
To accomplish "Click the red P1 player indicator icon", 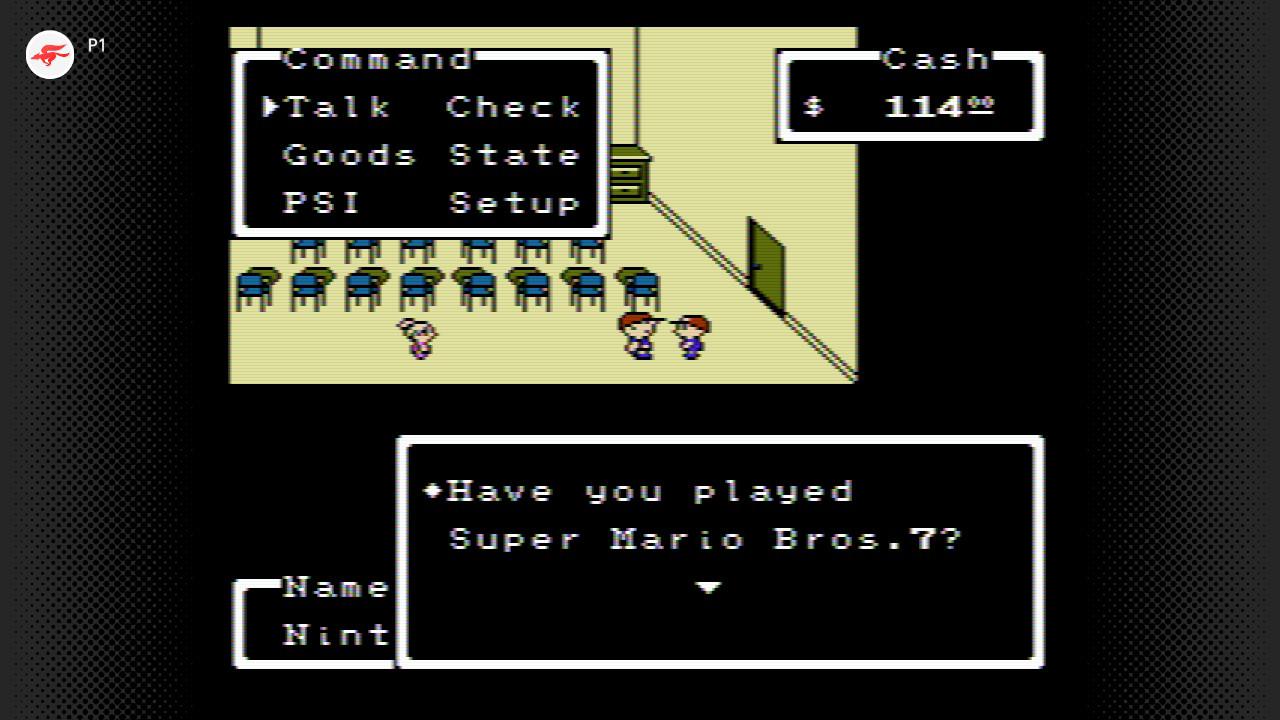I will click(49, 55).
